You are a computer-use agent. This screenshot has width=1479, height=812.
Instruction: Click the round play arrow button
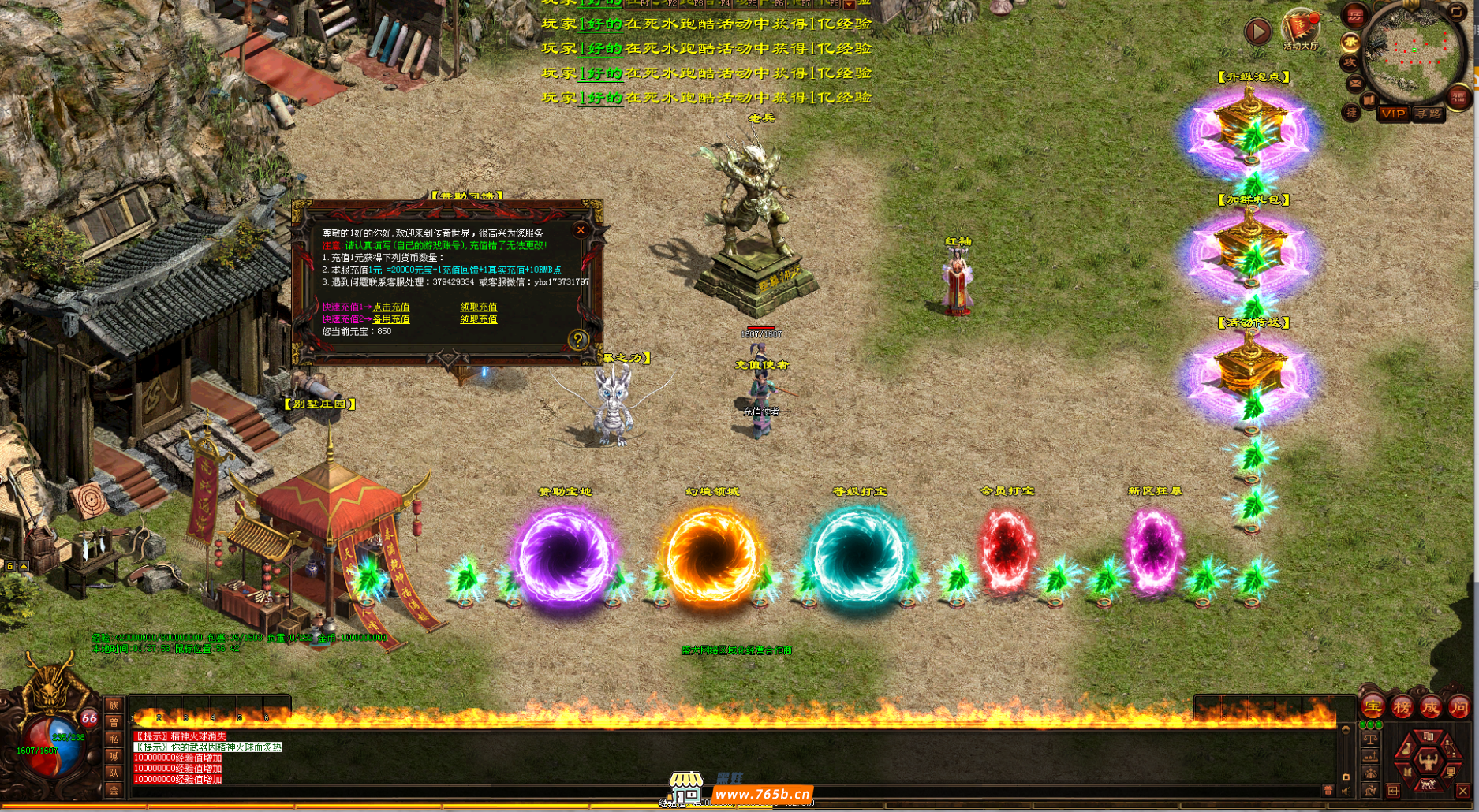(x=1257, y=32)
